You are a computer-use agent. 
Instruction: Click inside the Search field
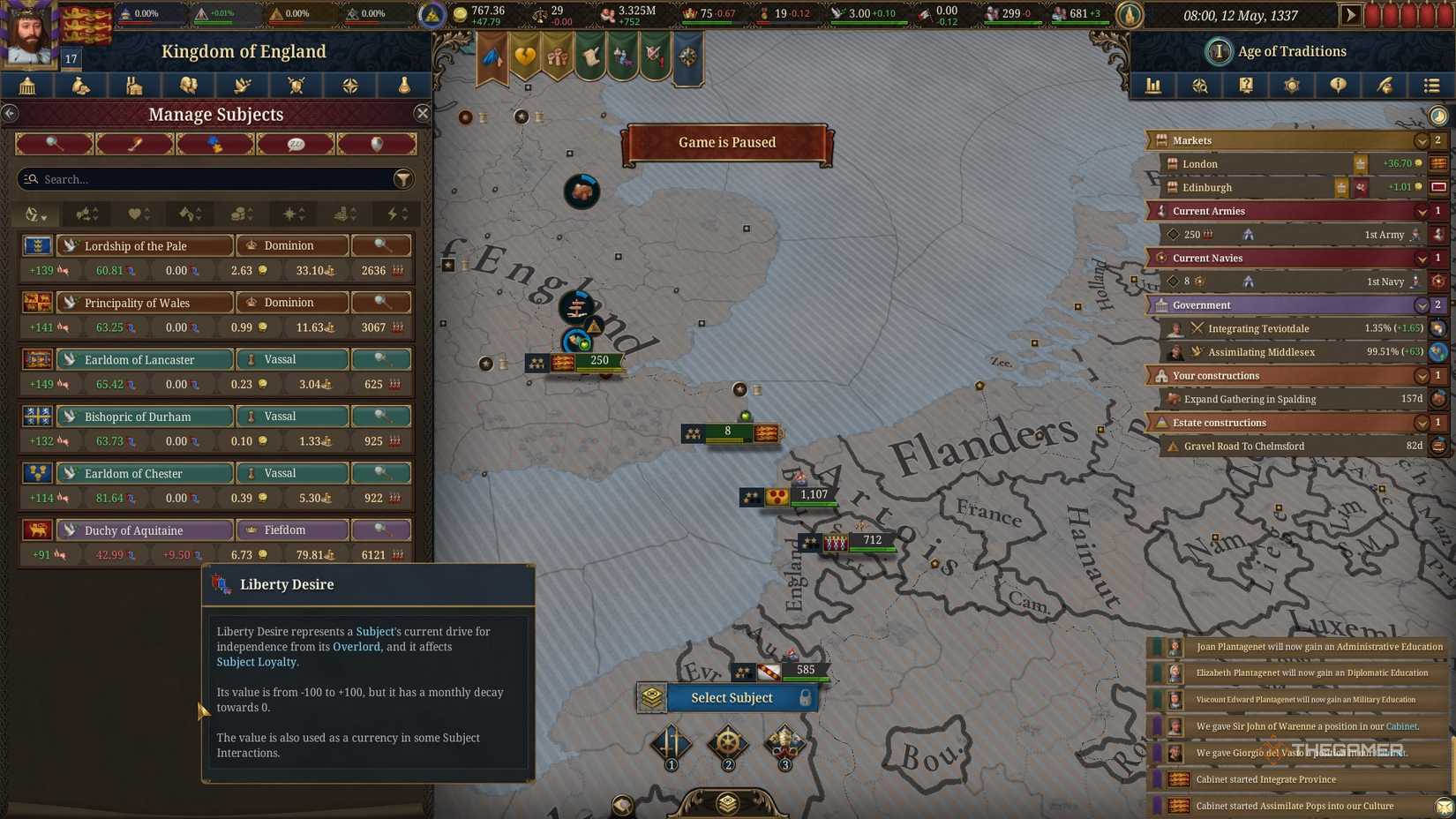click(176, 179)
